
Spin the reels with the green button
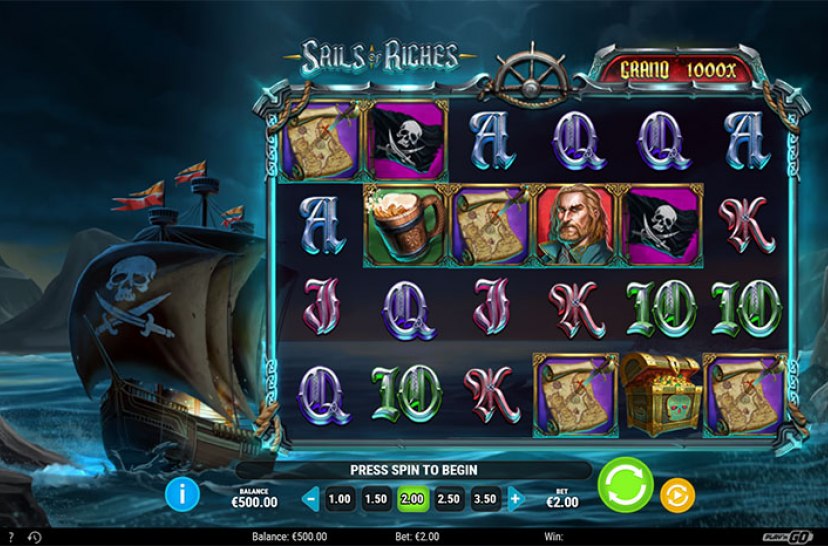click(625, 487)
